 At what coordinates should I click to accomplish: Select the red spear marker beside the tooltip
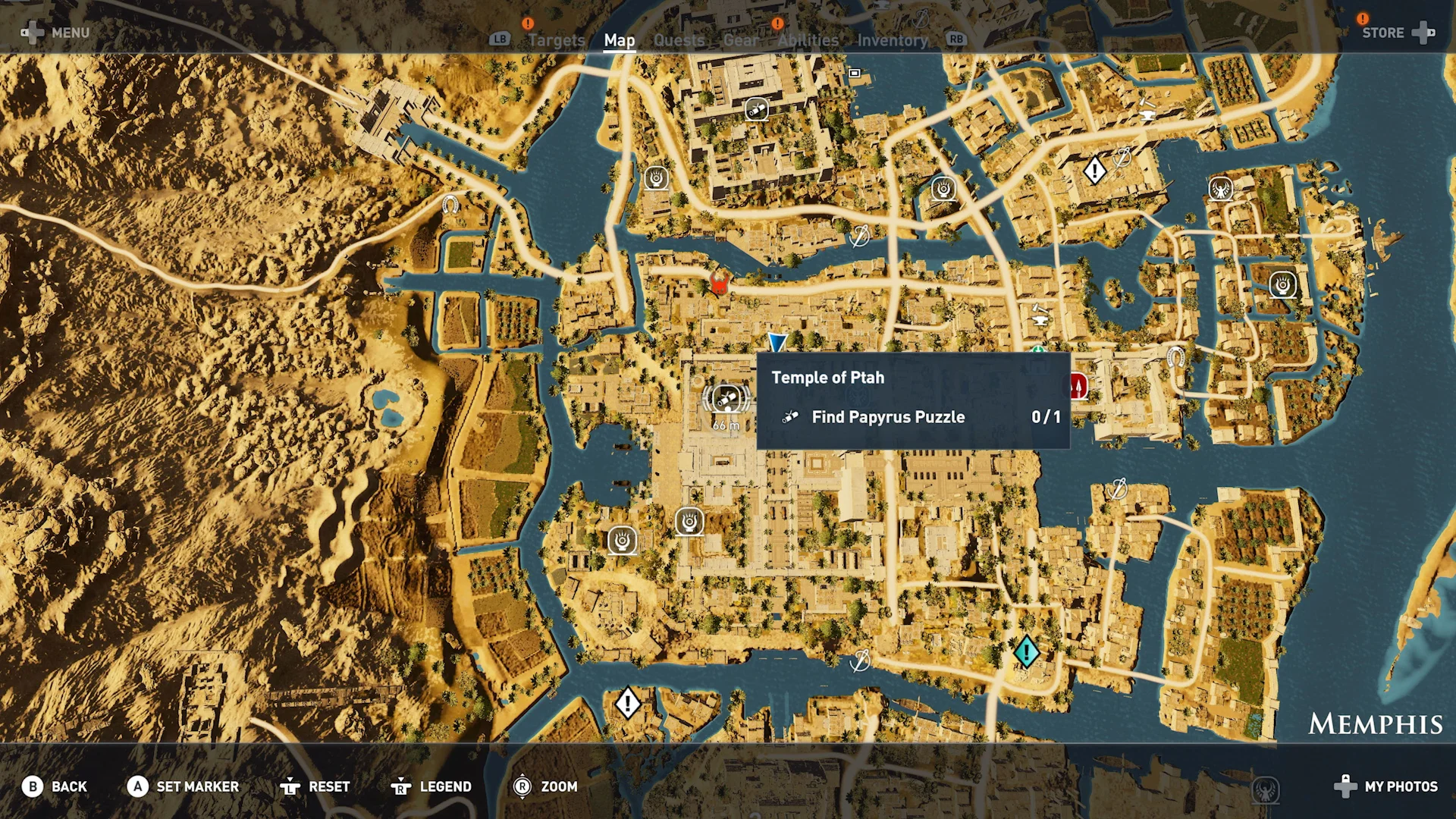(1078, 387)
